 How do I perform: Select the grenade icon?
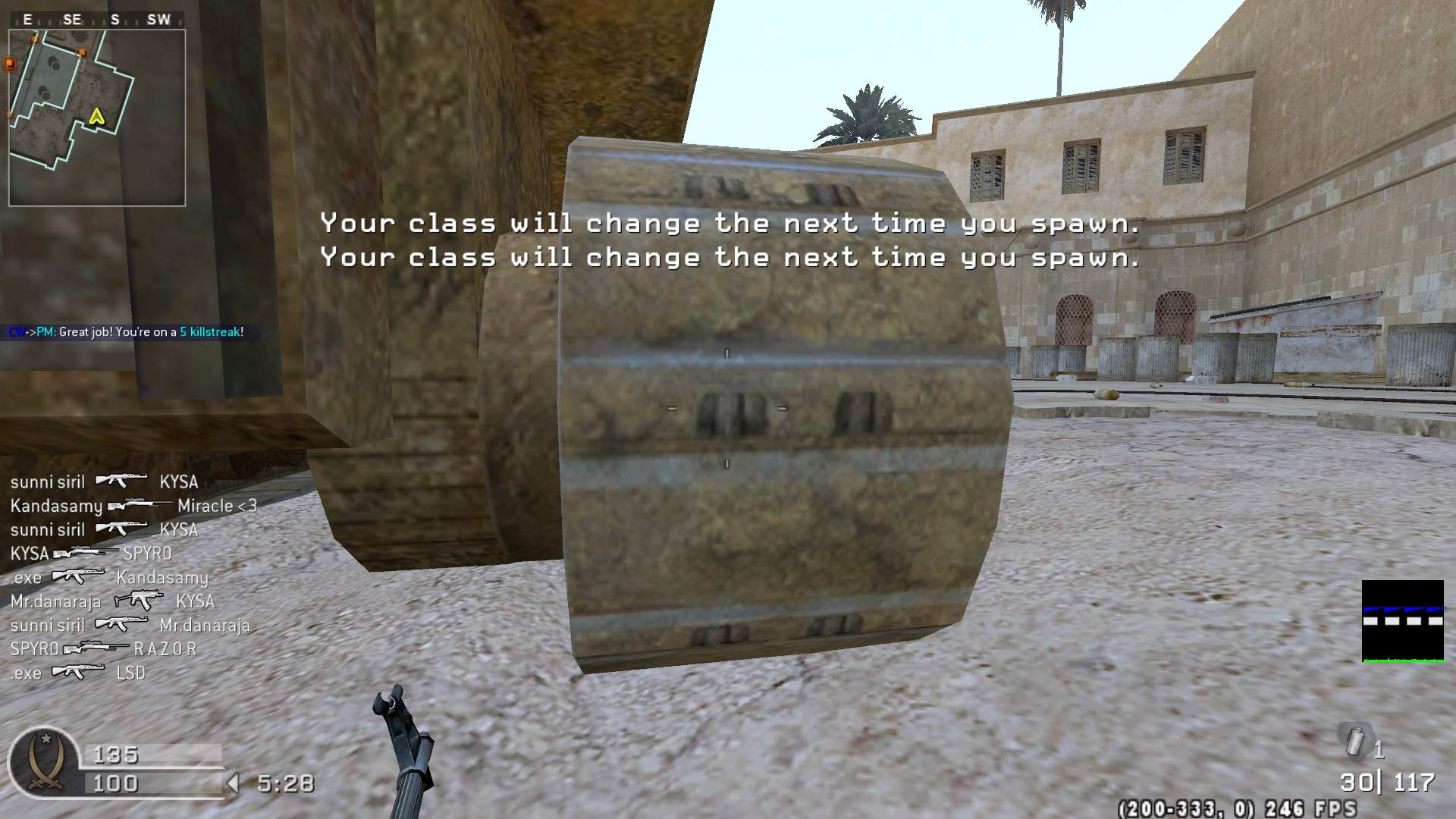pyautogui.click(x=1355, y=741)
